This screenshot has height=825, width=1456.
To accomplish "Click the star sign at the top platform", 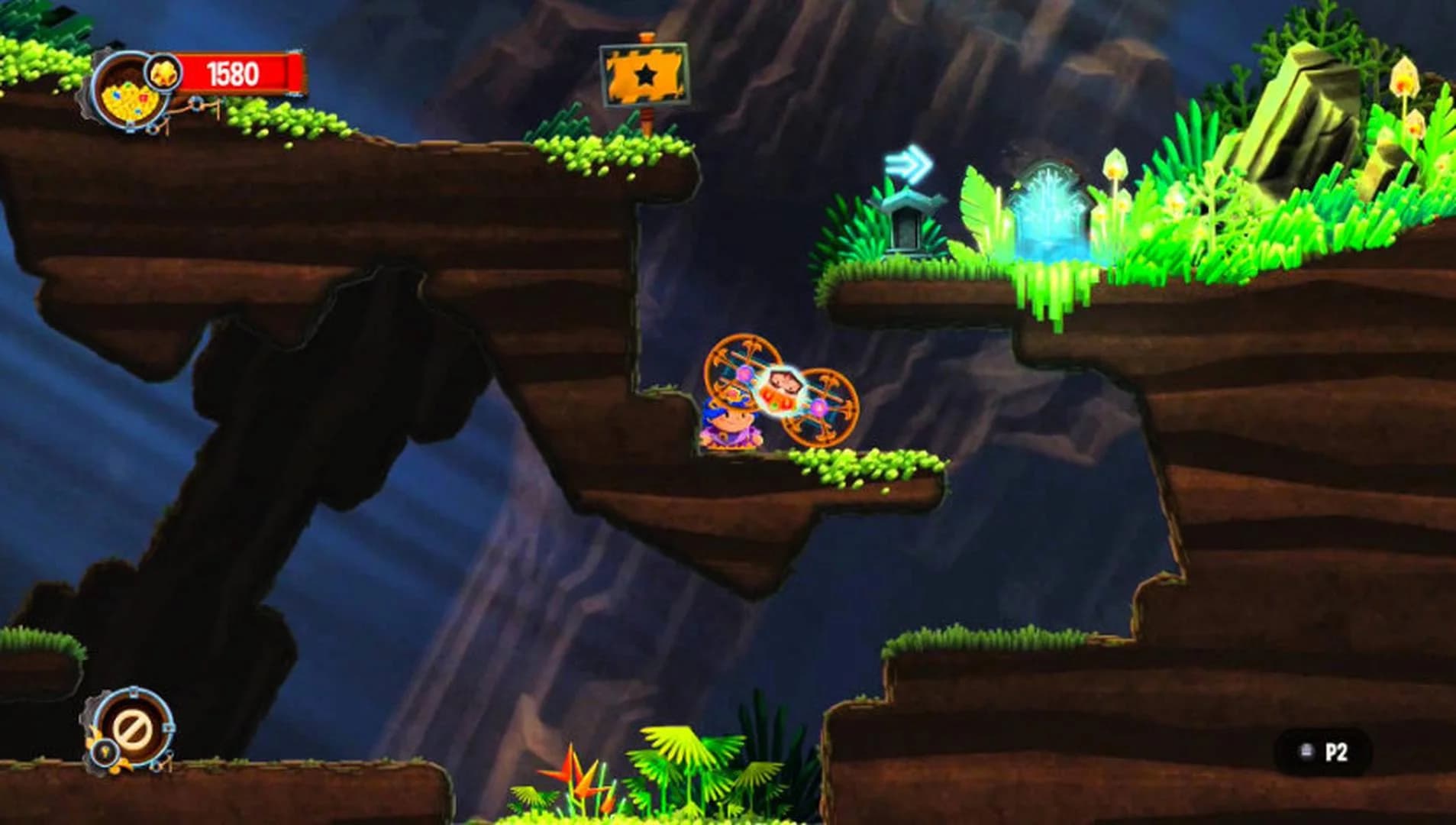I will [645, 73].
